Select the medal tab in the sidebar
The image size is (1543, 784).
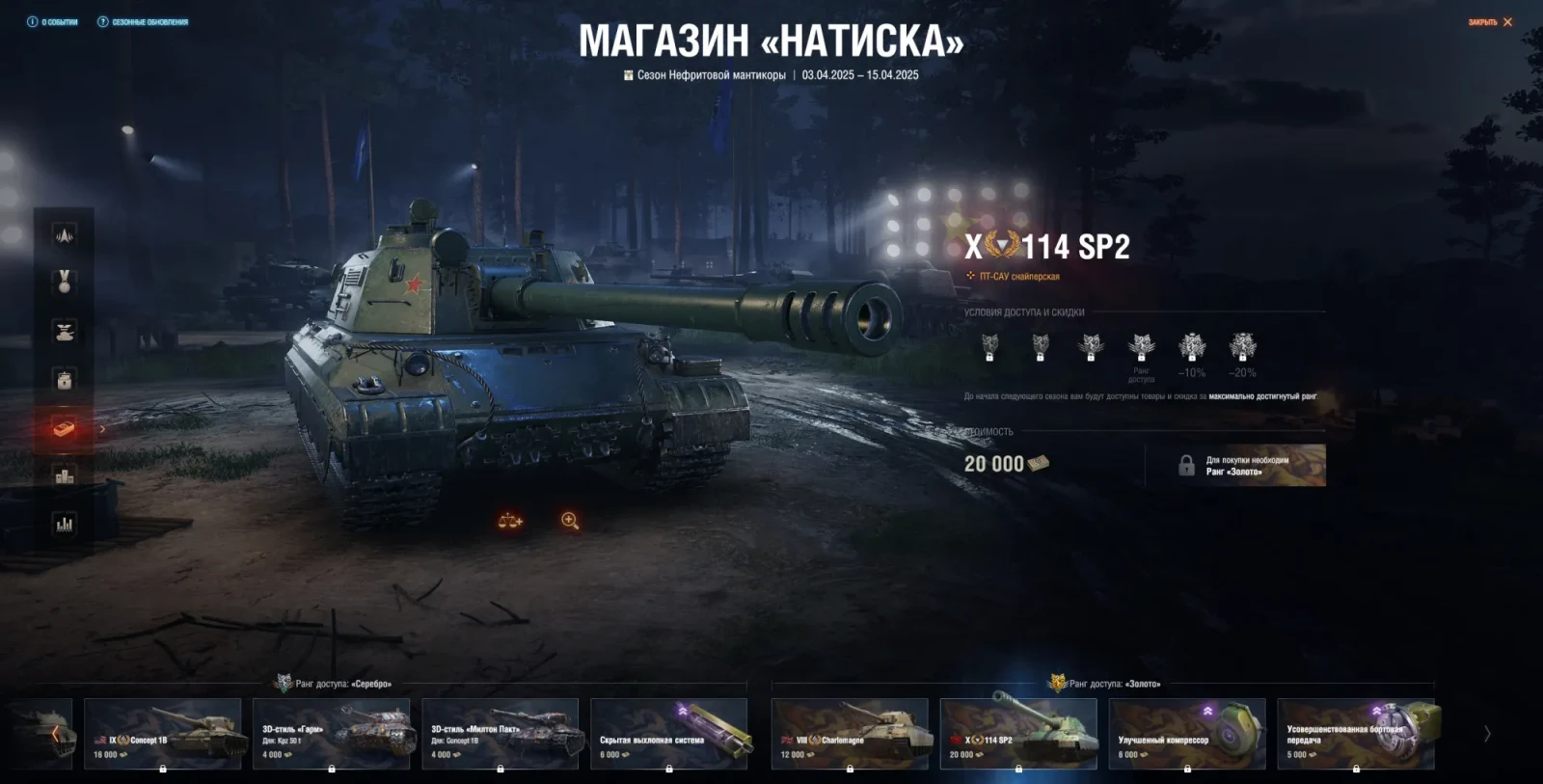[64, 282]
